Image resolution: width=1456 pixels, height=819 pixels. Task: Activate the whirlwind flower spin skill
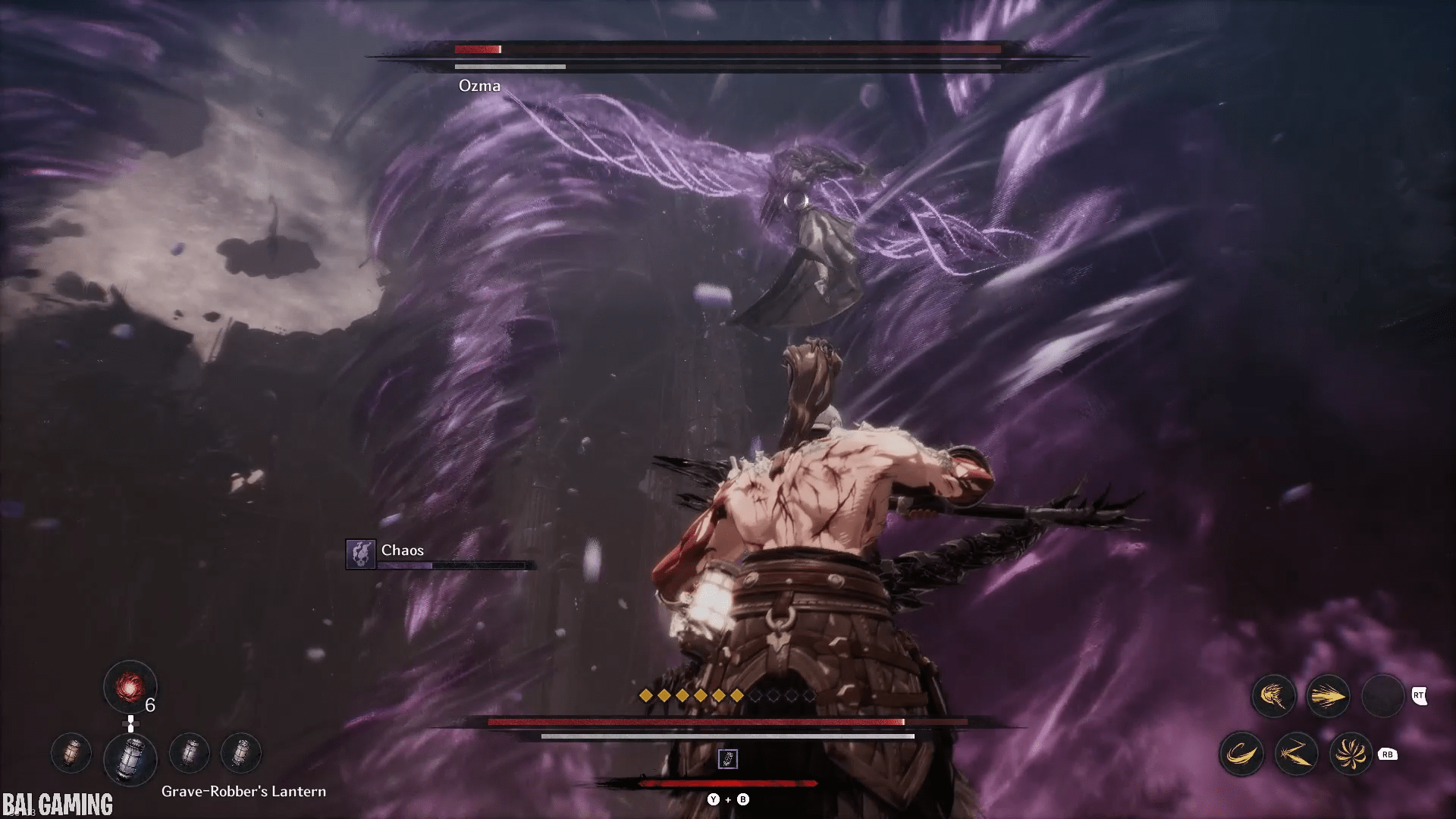point(1351,754)
